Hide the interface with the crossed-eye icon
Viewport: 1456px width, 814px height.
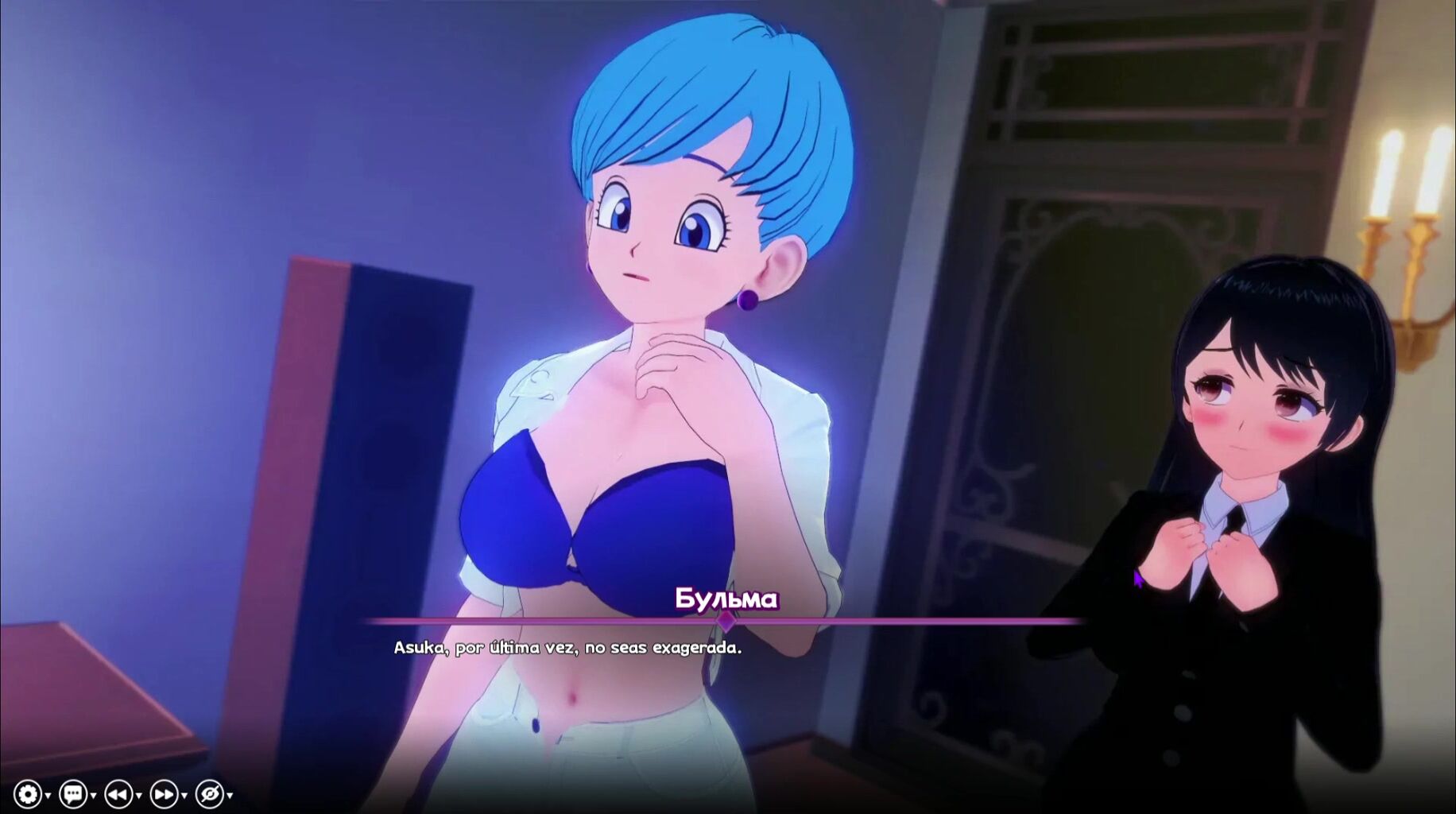click(x=210, y=793)
